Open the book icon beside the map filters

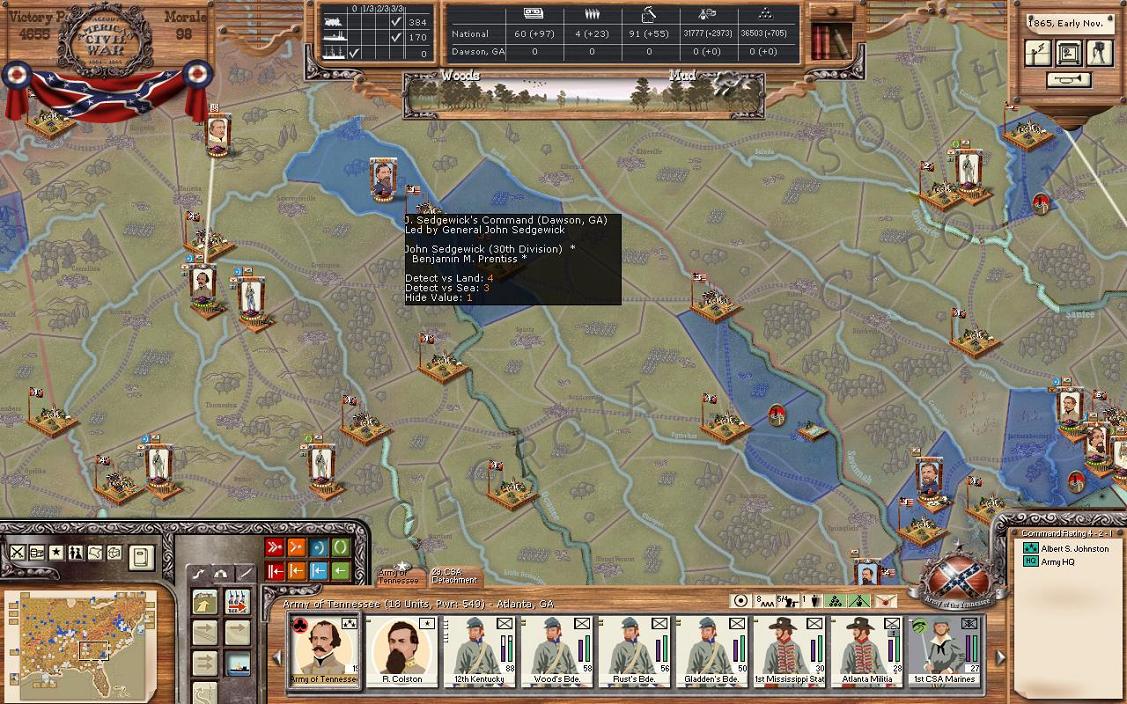click(141, 556)
